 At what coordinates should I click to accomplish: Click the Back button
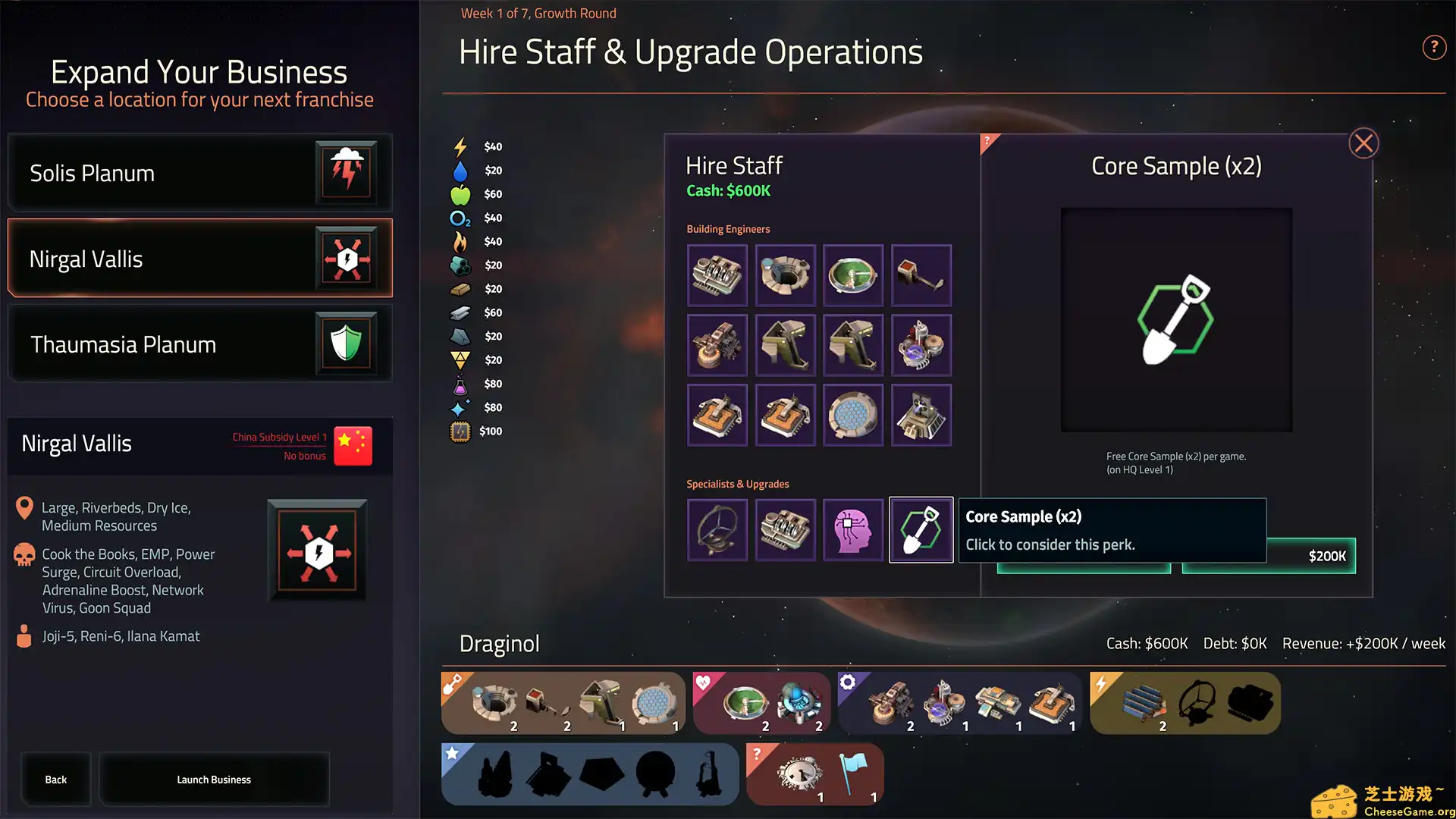[55, 779]
